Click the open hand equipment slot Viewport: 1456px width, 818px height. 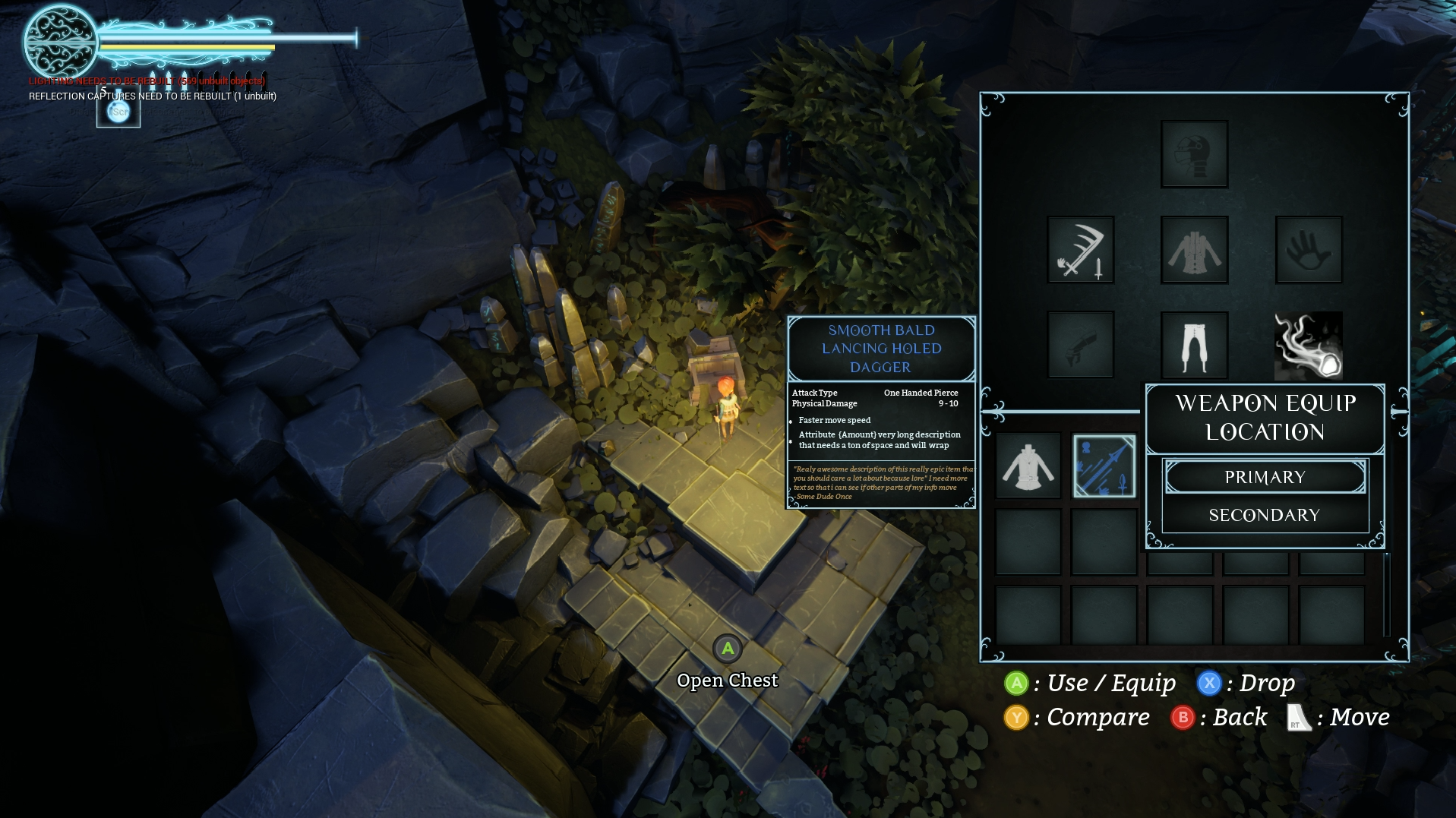pyautogui.click(x=1309, y=250)
